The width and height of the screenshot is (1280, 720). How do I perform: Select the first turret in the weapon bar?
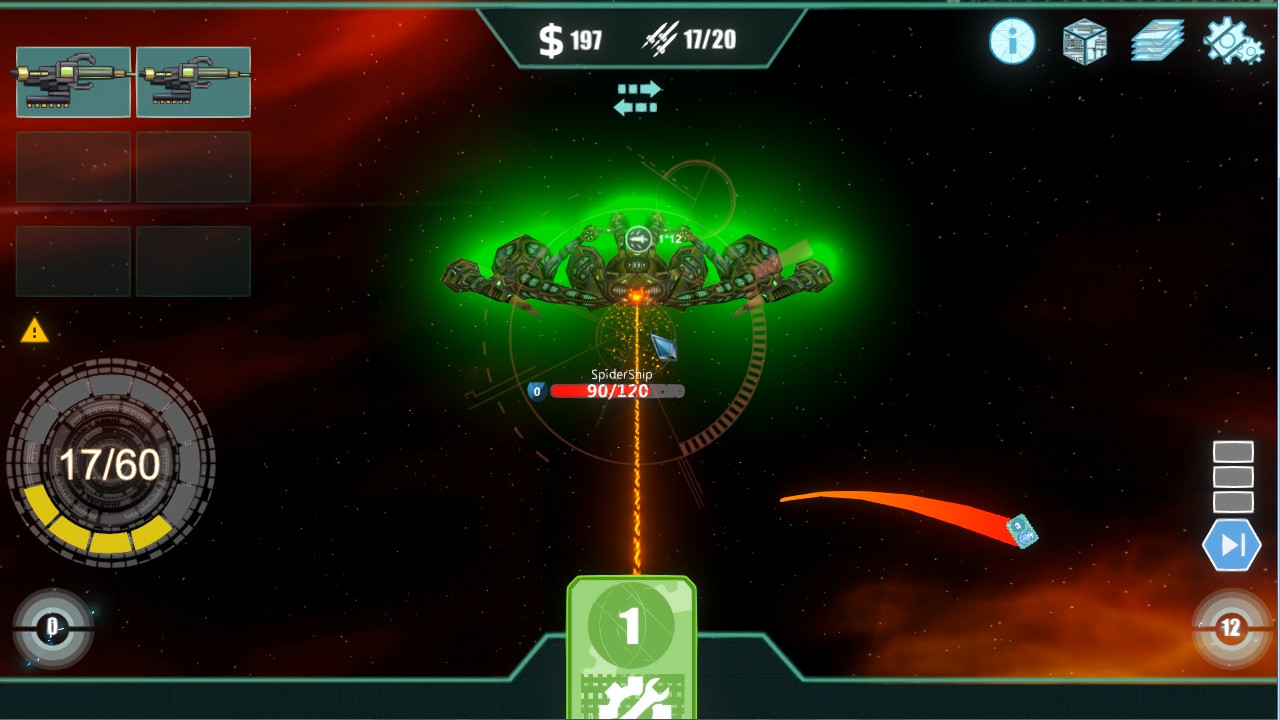(72, 82)
